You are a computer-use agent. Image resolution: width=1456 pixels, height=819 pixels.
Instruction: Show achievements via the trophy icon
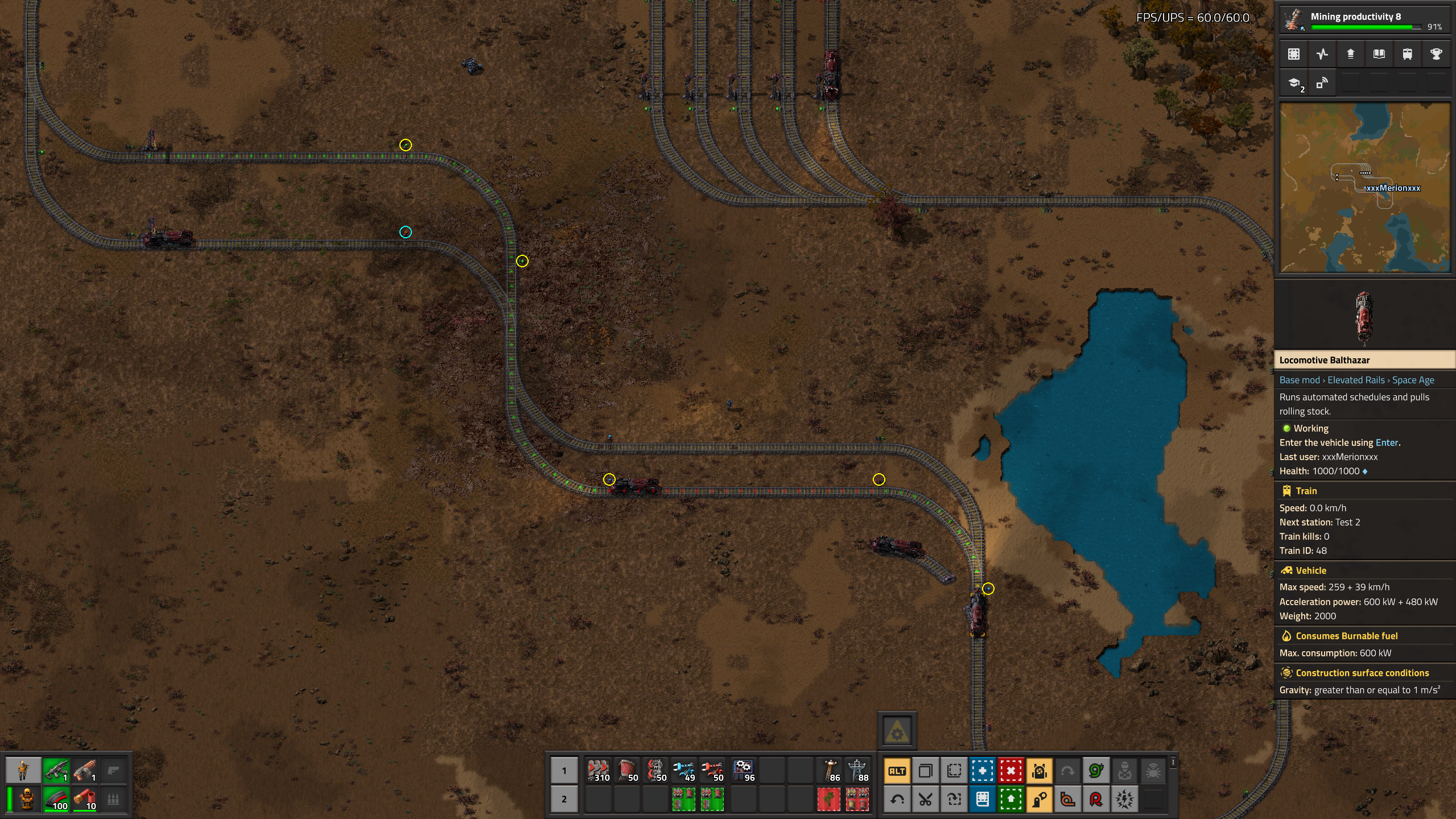click(1436, 54)
